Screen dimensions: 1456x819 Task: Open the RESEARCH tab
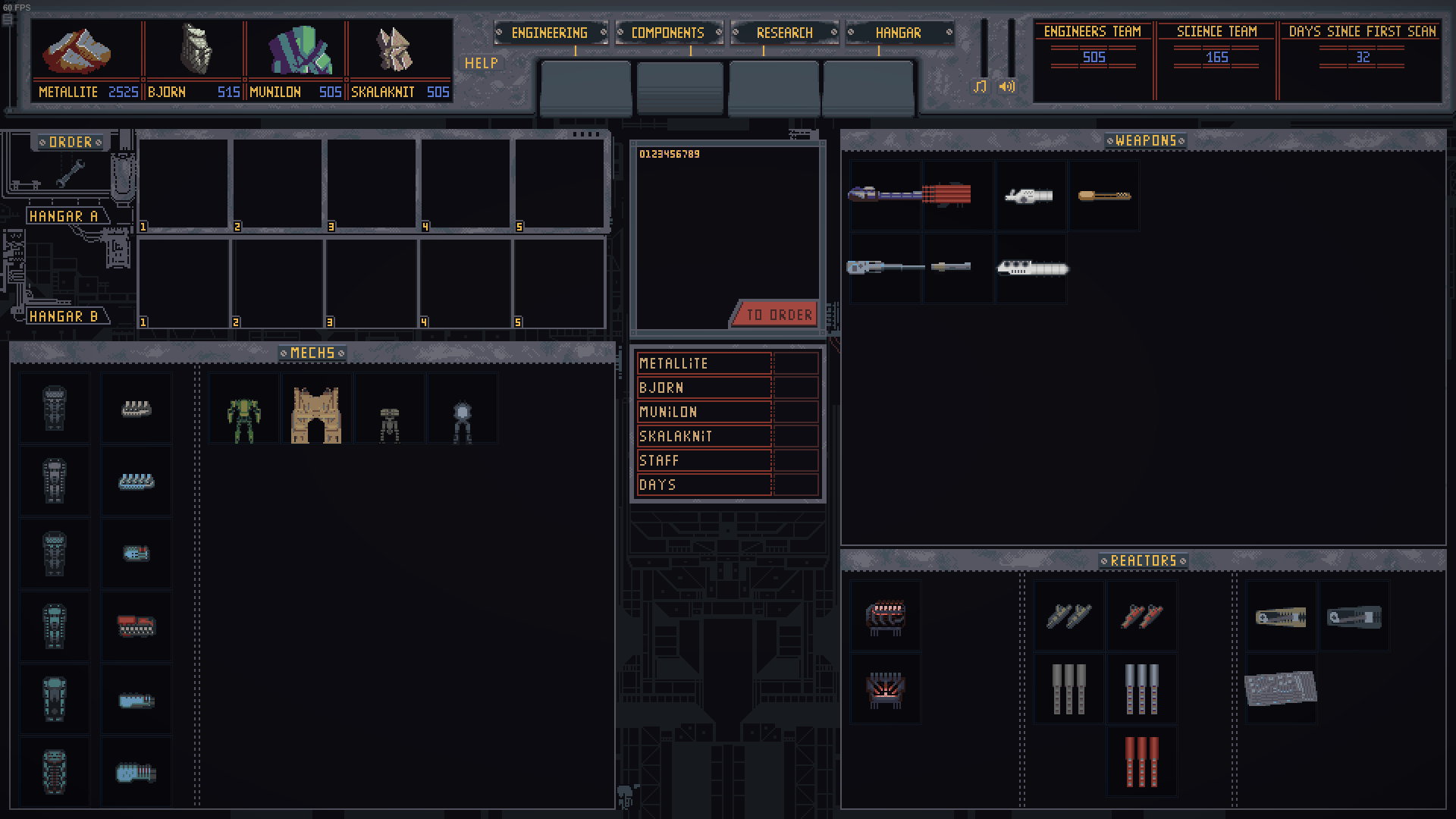[785, 33]
